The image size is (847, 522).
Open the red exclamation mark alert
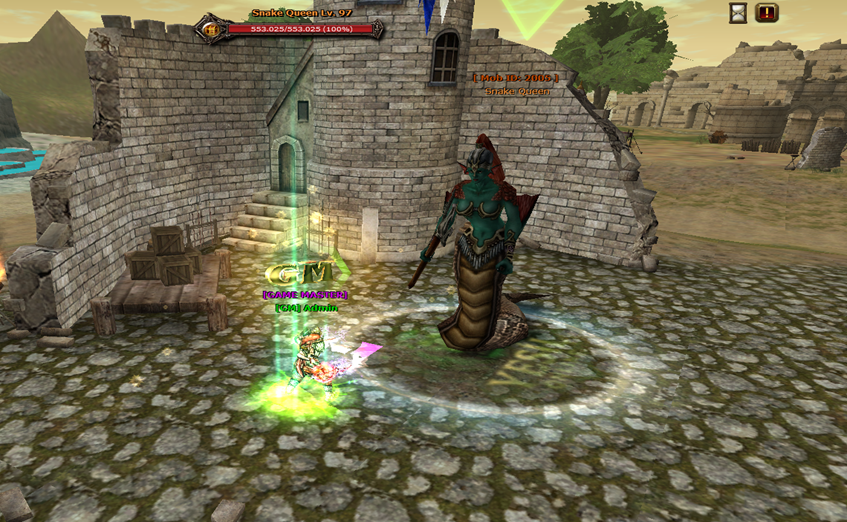click(767, 13)
